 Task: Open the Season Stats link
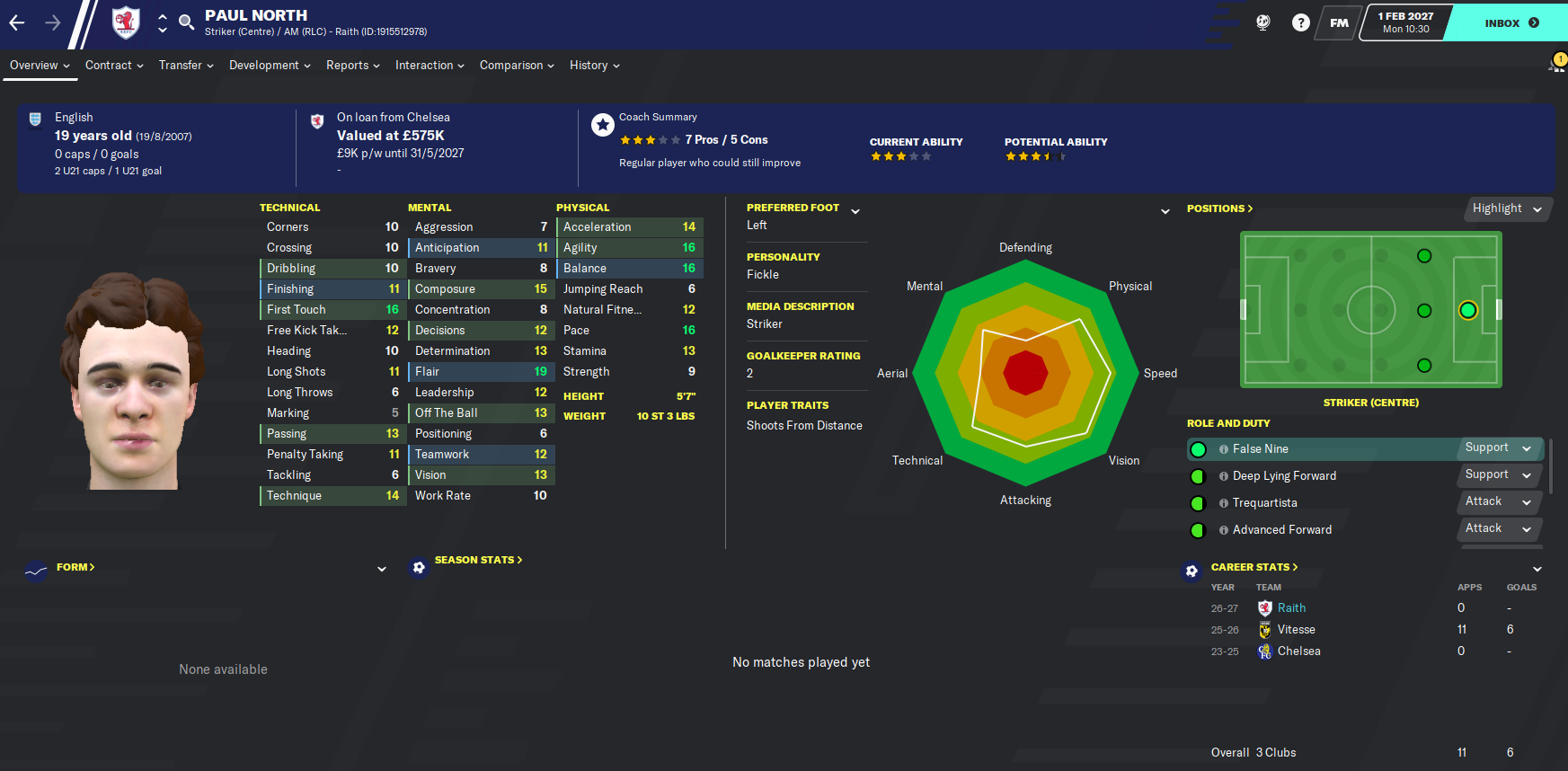478,560
